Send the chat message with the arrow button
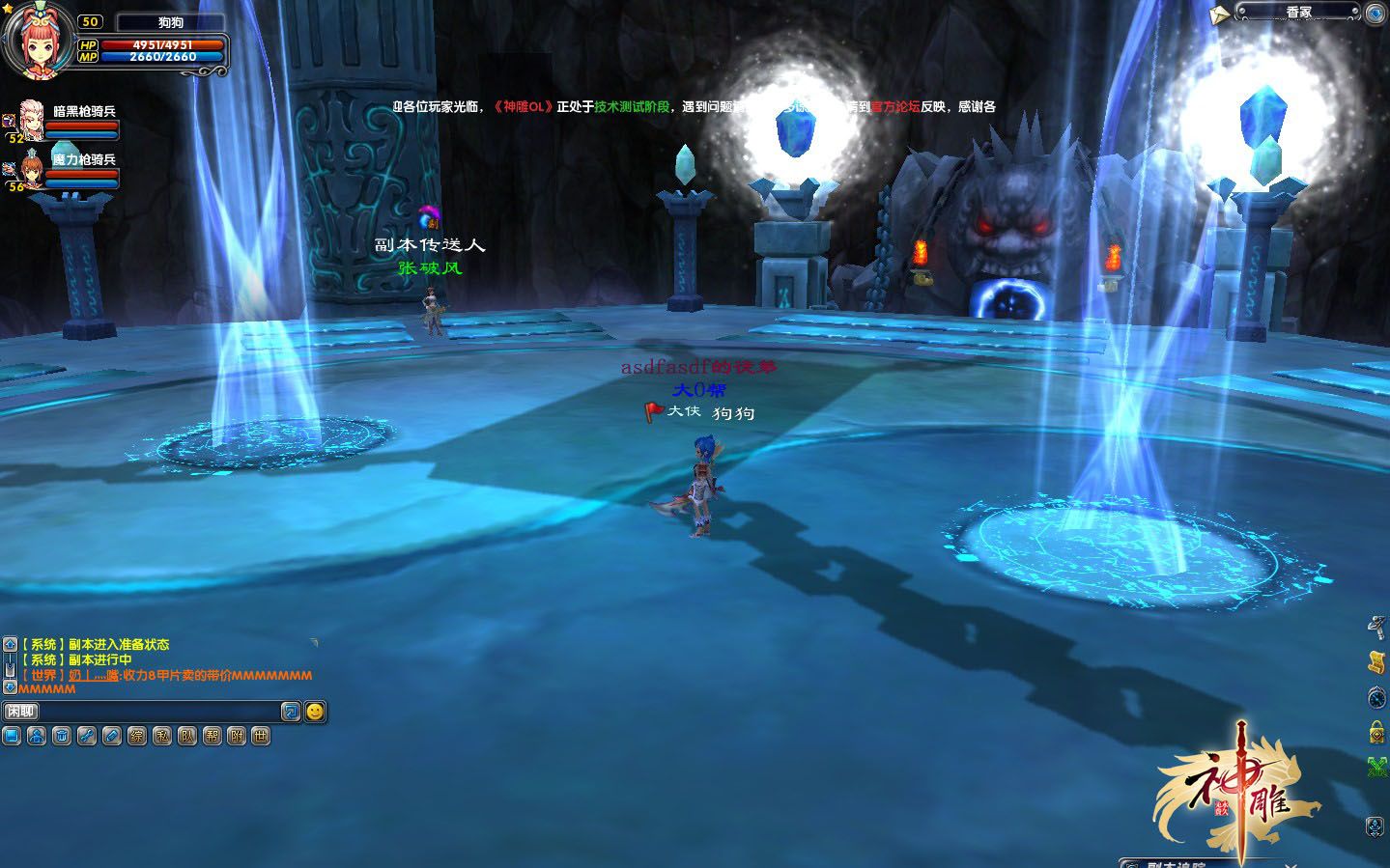Image resolution: width=1390 pixels, height=868 pixels. point(291,712)
